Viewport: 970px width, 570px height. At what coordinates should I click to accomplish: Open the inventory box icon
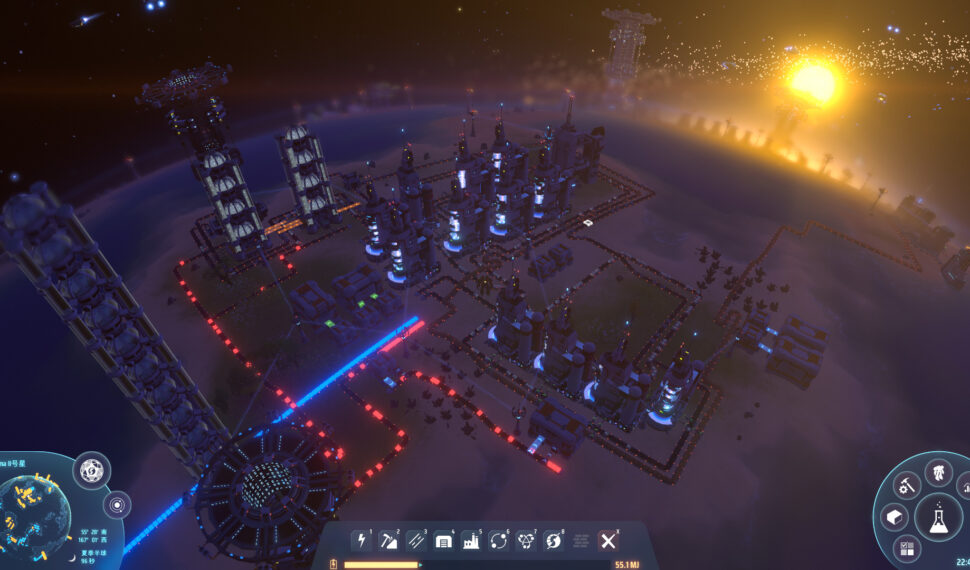point(894,518)
